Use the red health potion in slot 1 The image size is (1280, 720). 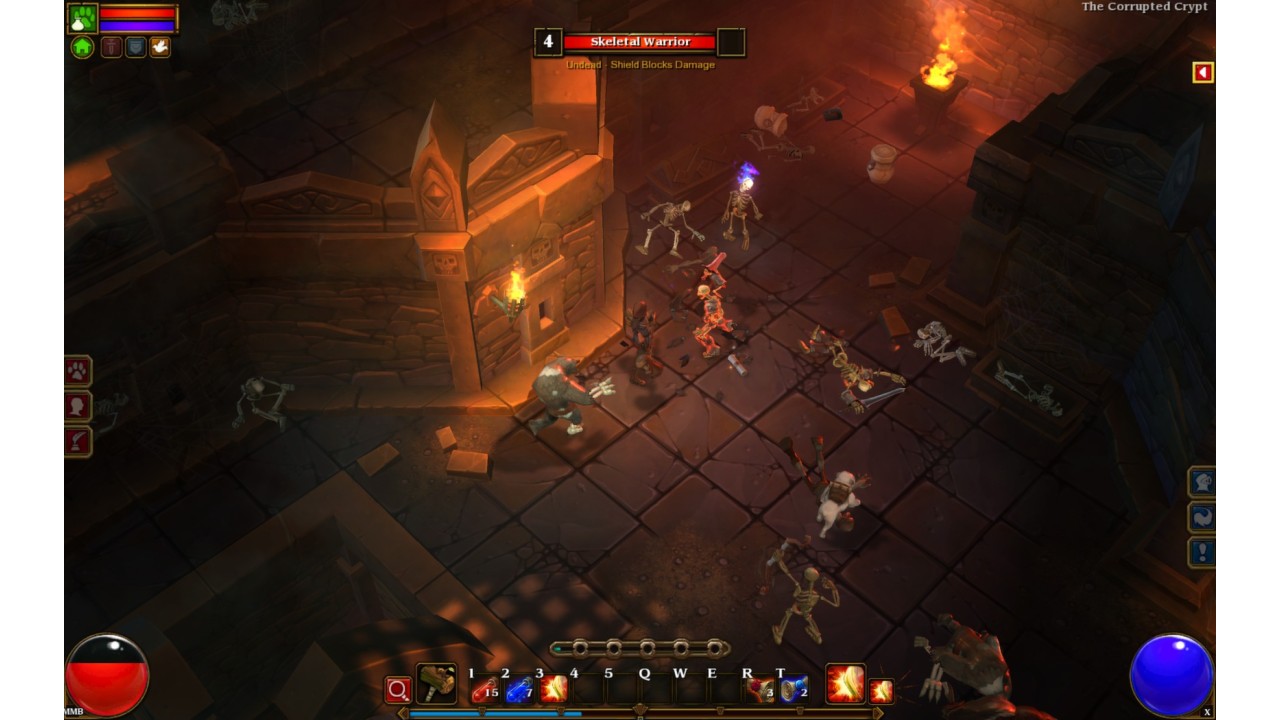[x=485, y=689]
